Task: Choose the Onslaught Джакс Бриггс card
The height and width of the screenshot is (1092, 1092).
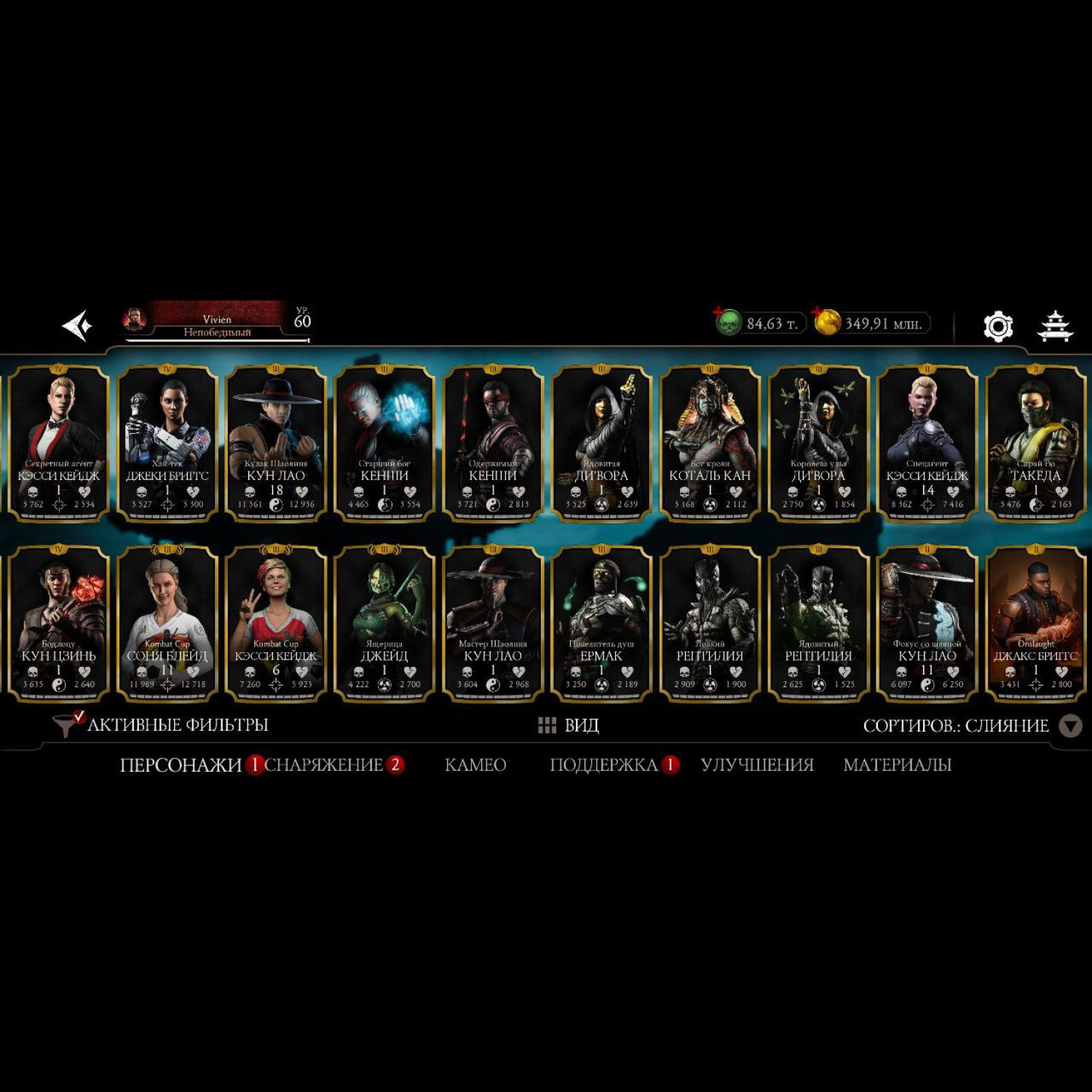Action: [x=1035, y=624]
